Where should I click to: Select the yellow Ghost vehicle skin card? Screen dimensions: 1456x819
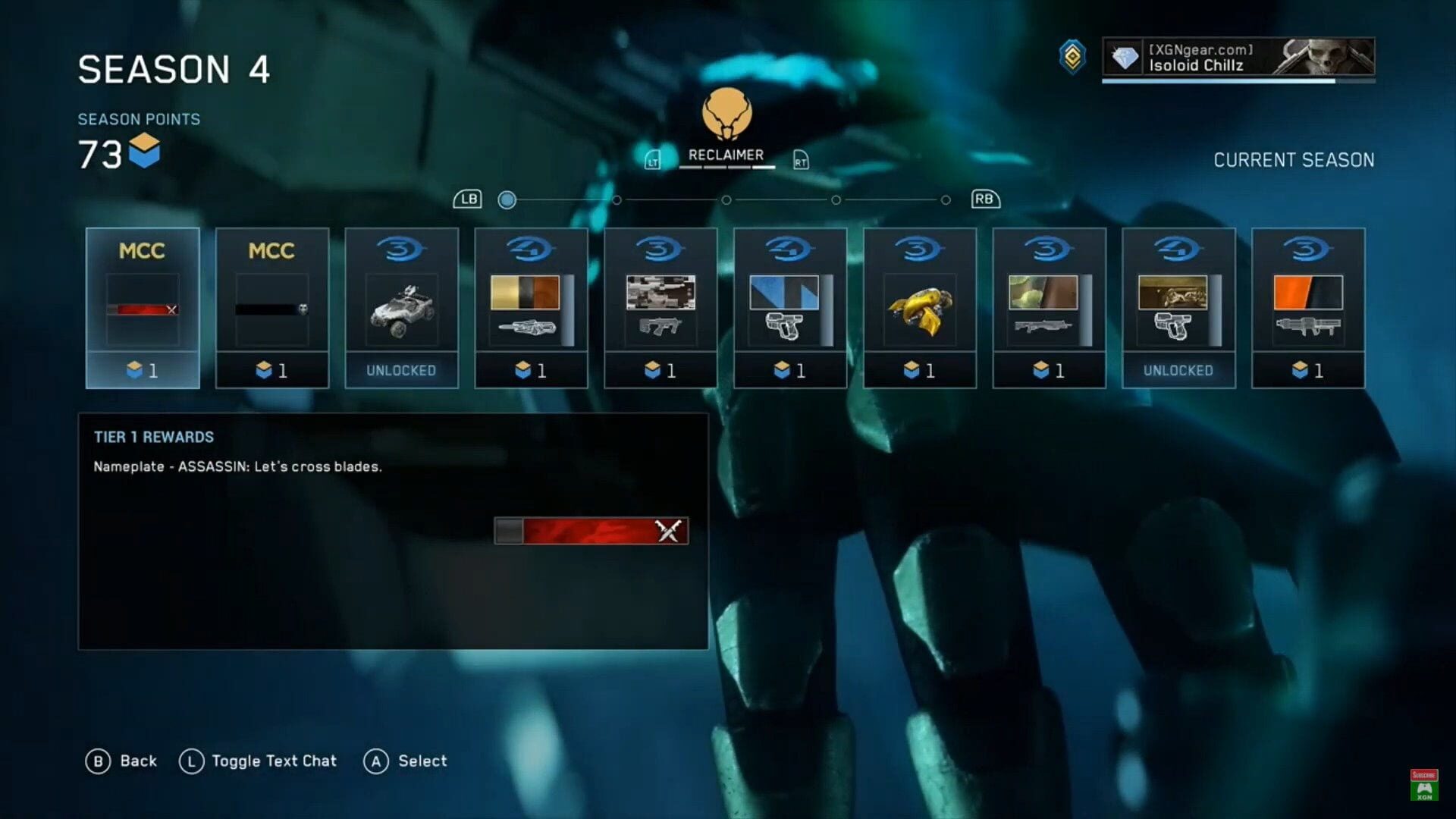click(x=919, y=307)
